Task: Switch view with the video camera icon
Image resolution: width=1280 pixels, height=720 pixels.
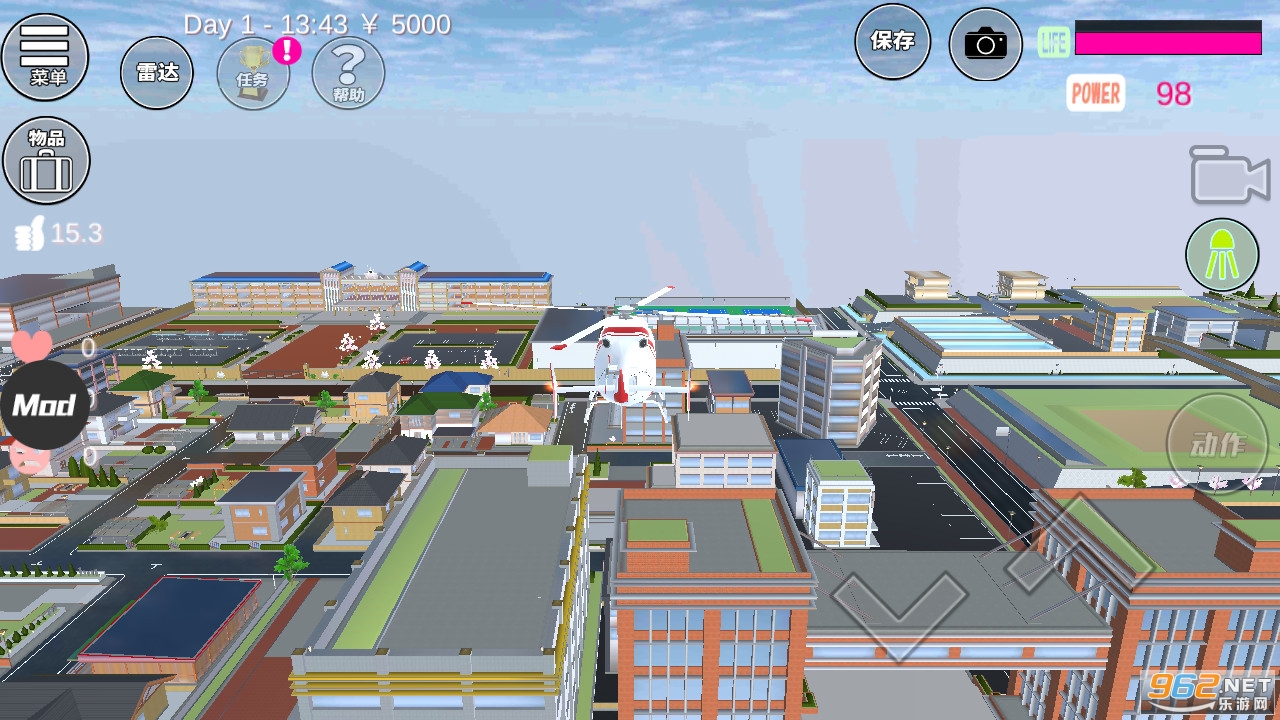Action: (1229, 176)
